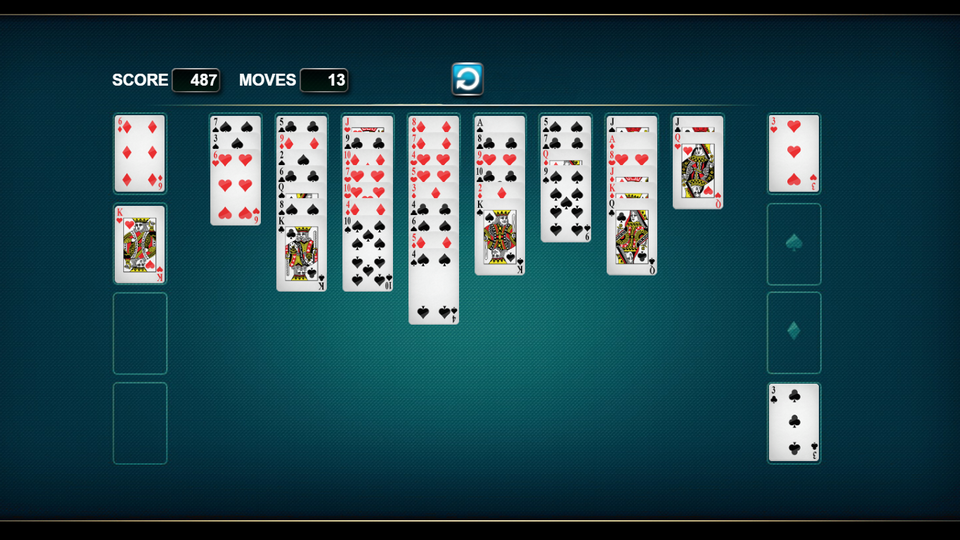Select the 10 of spades card
This screenshot has width=960, height=540.
click(367, 257)
